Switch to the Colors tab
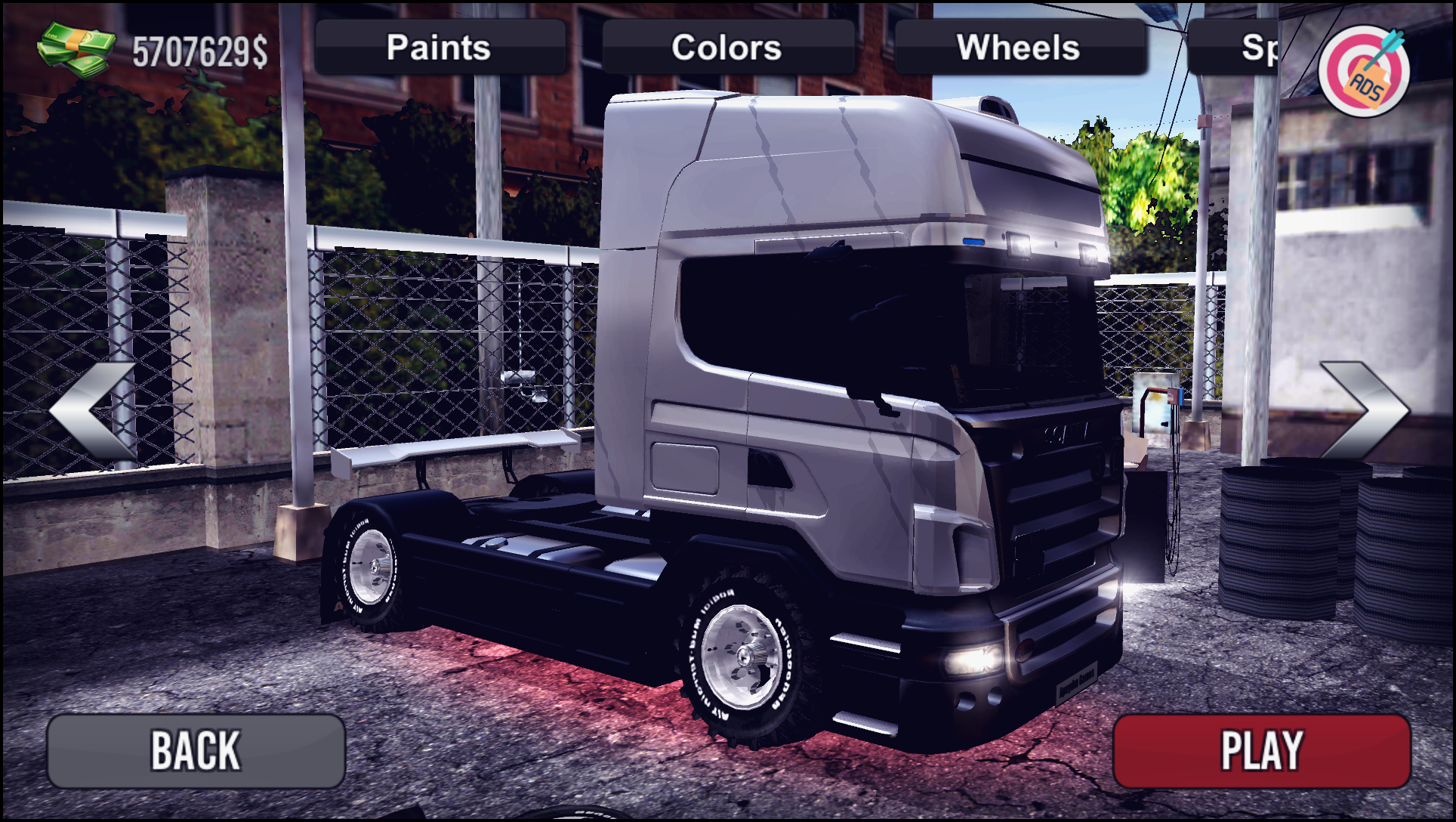Viewport: 1456px width, 822px height. pyautogui.click(x=727, y=48)
